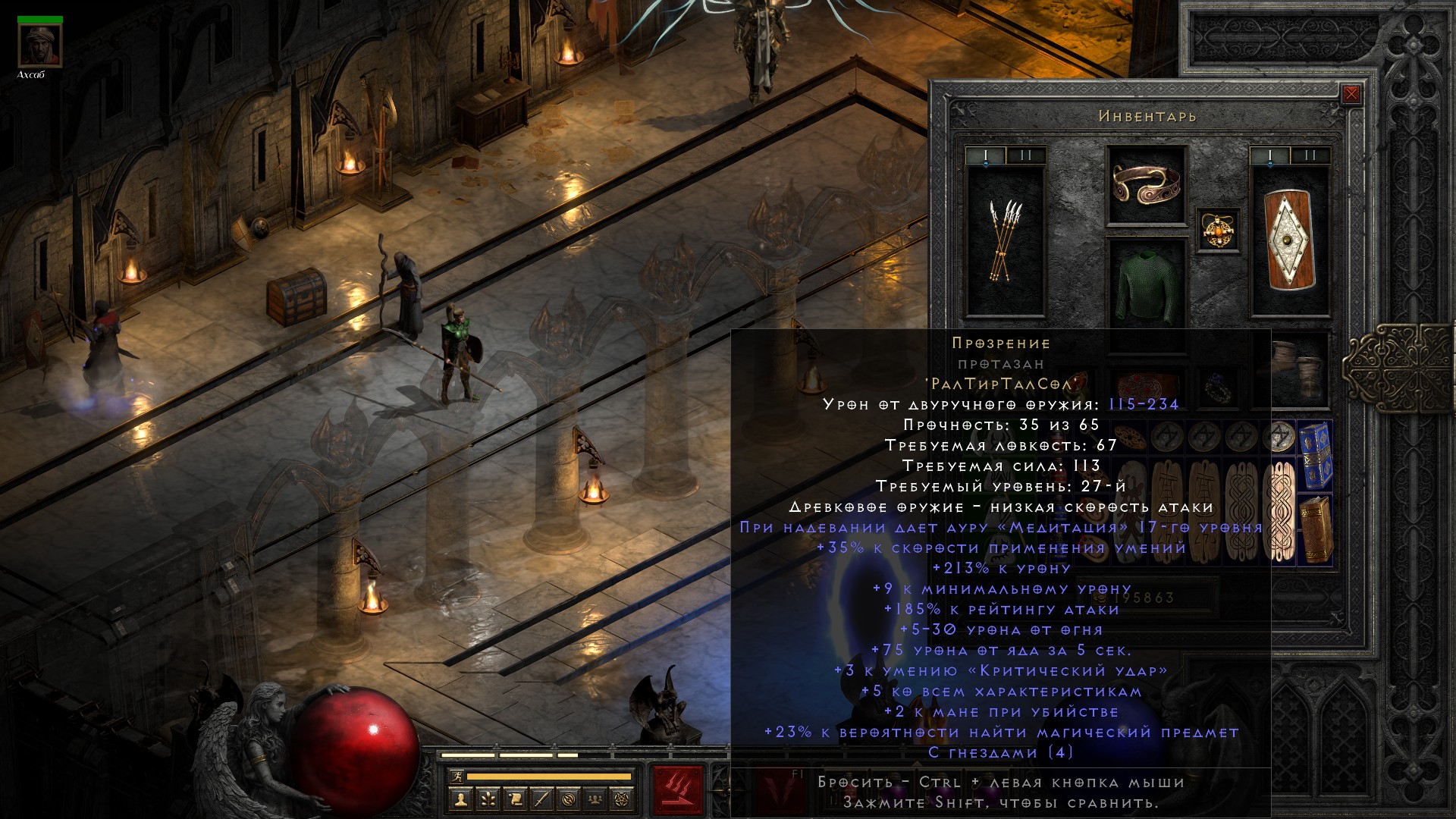Screen dimensions: 1456x819
Task: Select the equipped circlet helm slot
Action: pyautogui.click(x=1146, y=185)
